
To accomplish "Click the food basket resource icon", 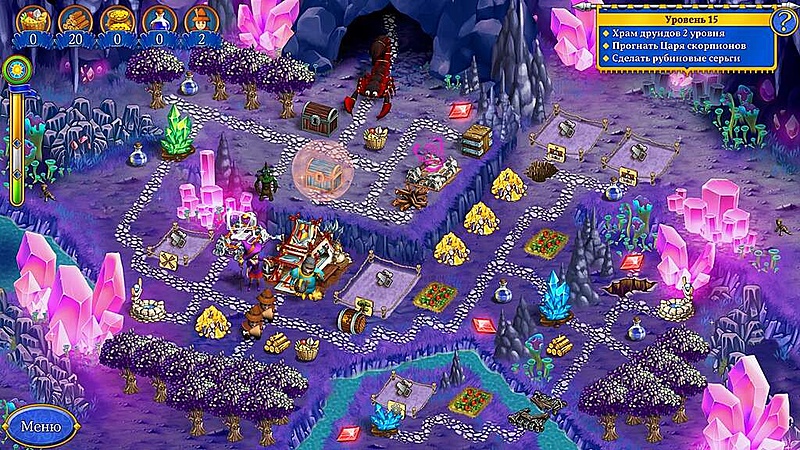I will [33, 18].
